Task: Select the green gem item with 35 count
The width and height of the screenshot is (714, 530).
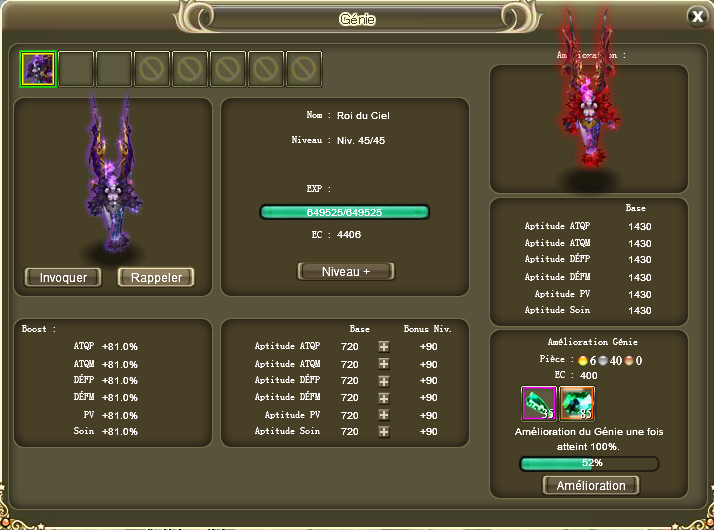Action: coord(539,403)
